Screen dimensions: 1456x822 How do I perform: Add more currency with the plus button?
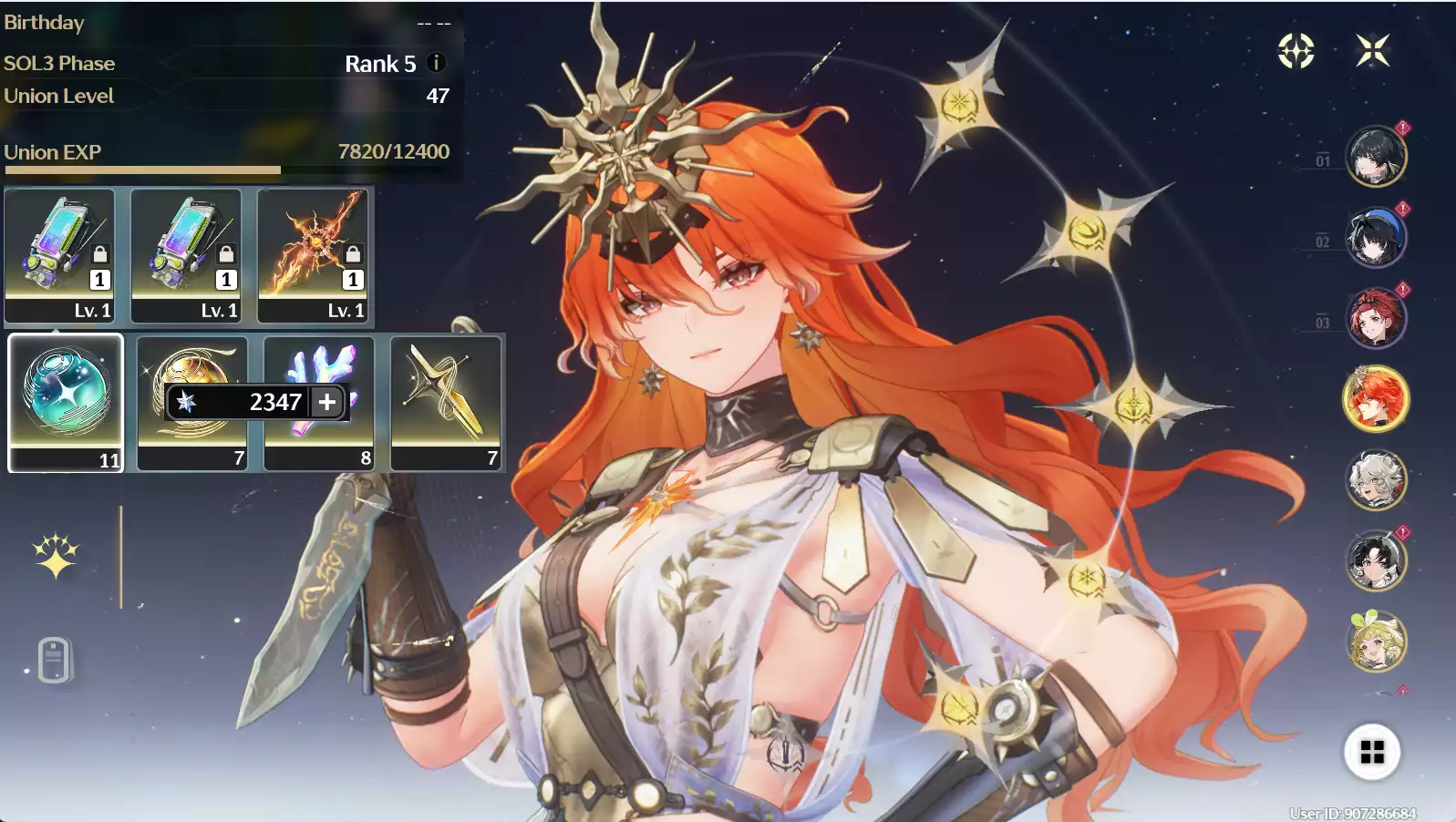pyautogui.click(x=327, y=402)
